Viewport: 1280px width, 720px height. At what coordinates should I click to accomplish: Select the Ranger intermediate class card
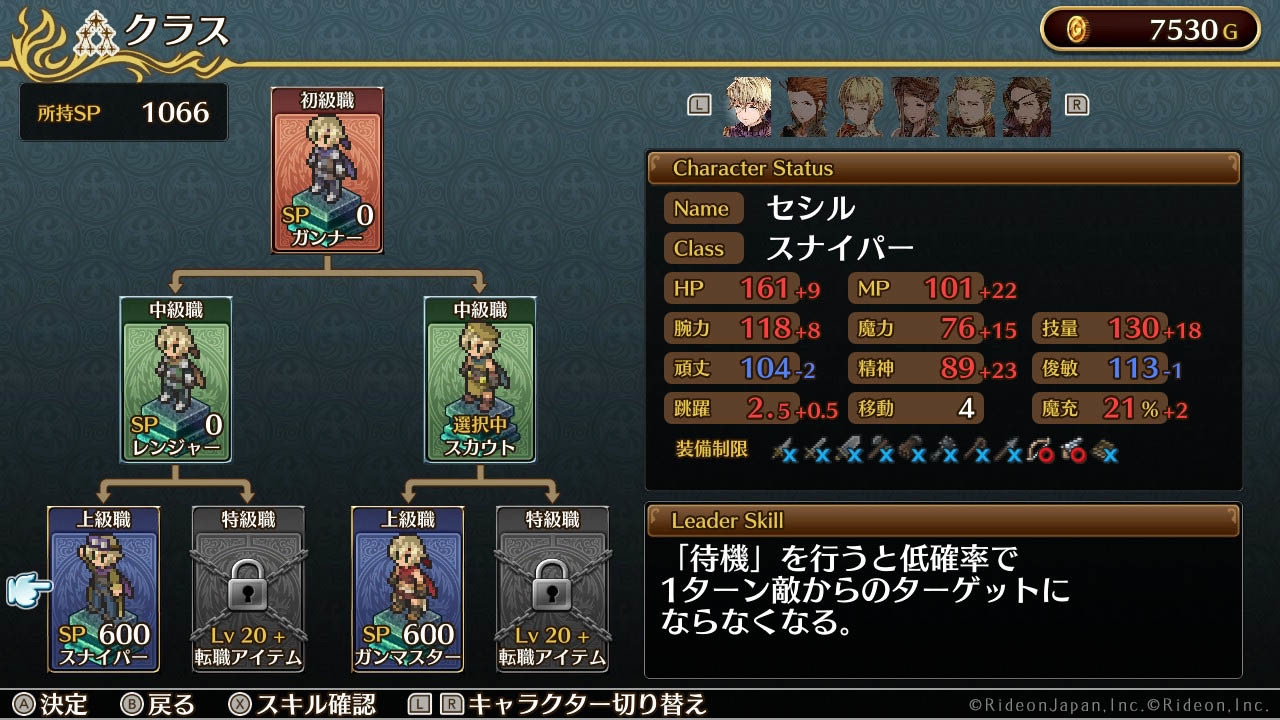tap(175, 380)
